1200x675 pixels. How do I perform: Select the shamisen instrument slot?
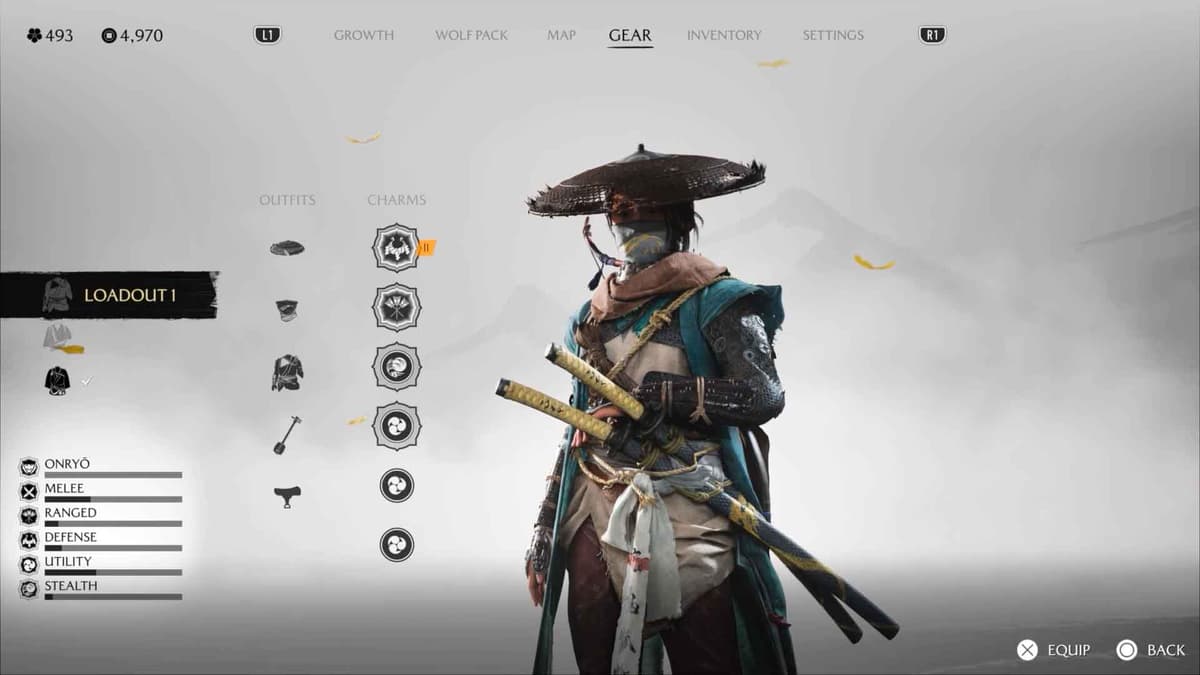click(287, 434)
